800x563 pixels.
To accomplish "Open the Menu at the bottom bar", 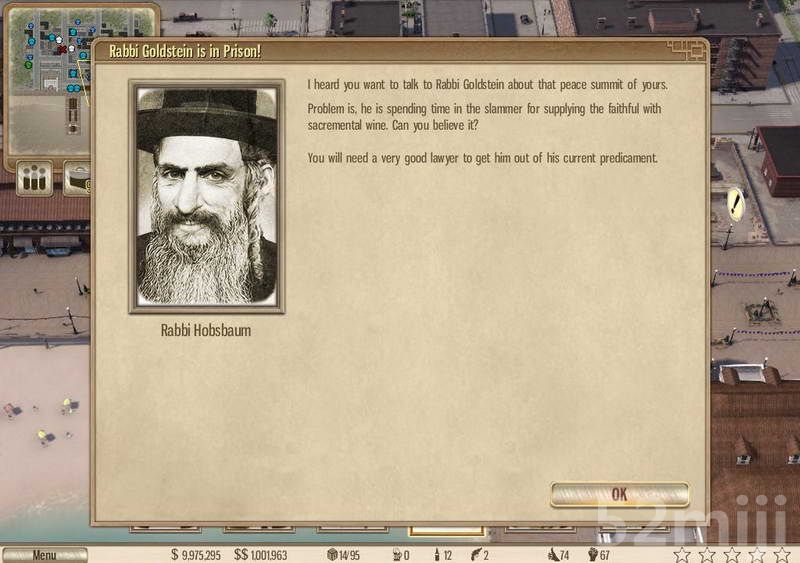I will click(44, 555).
